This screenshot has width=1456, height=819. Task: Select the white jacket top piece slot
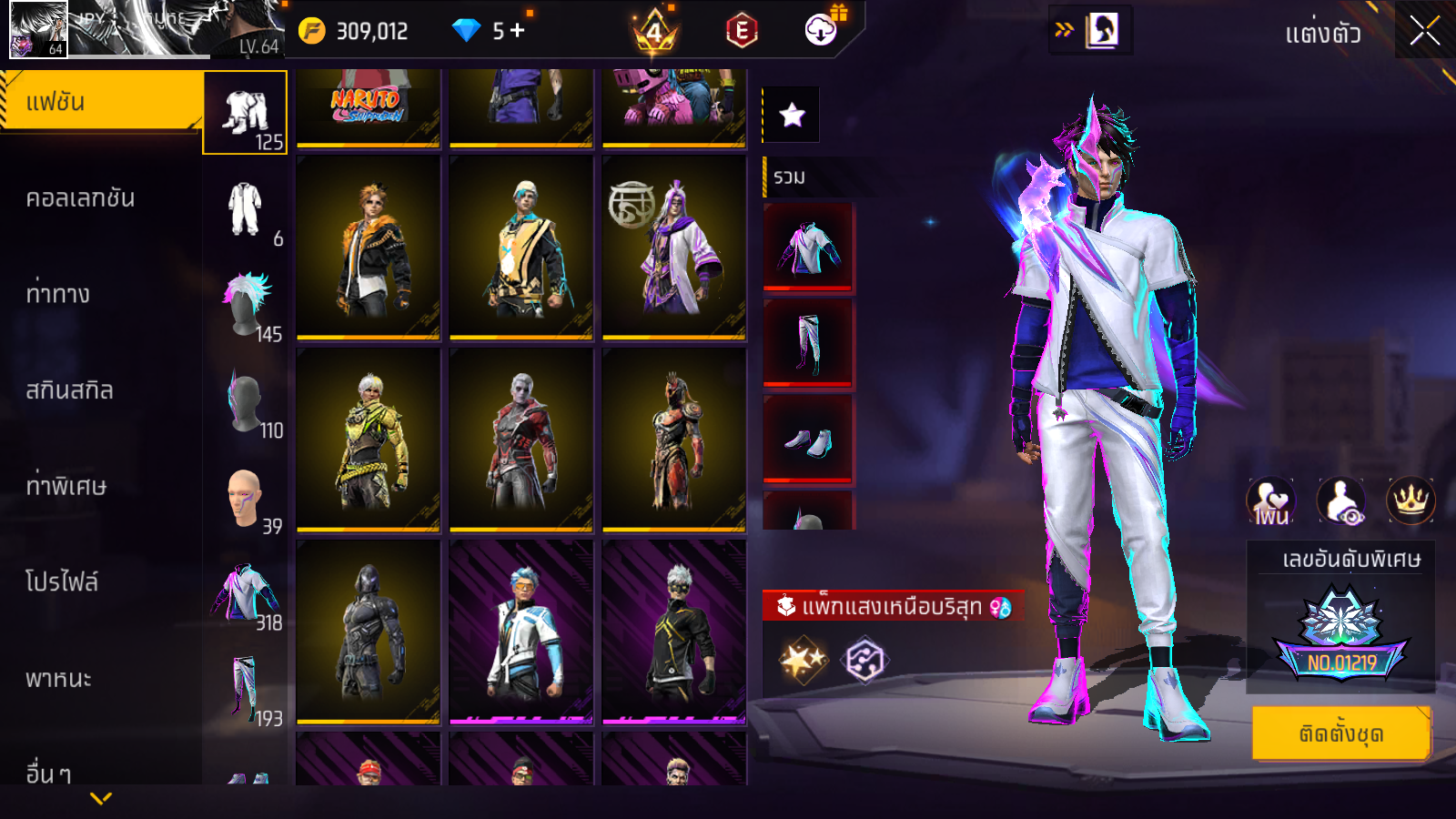point(808,247)
